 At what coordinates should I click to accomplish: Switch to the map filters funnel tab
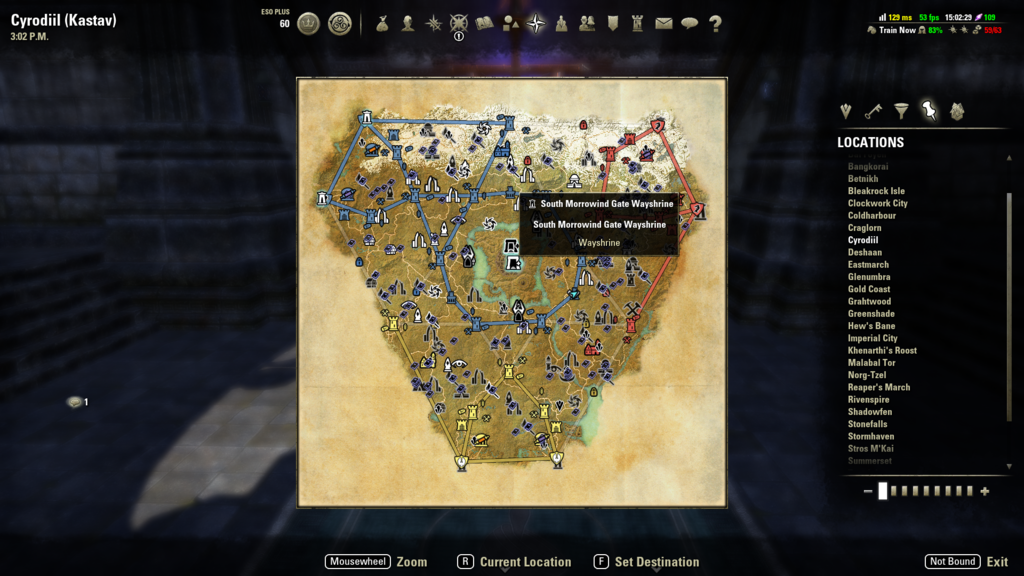(901, 111)
